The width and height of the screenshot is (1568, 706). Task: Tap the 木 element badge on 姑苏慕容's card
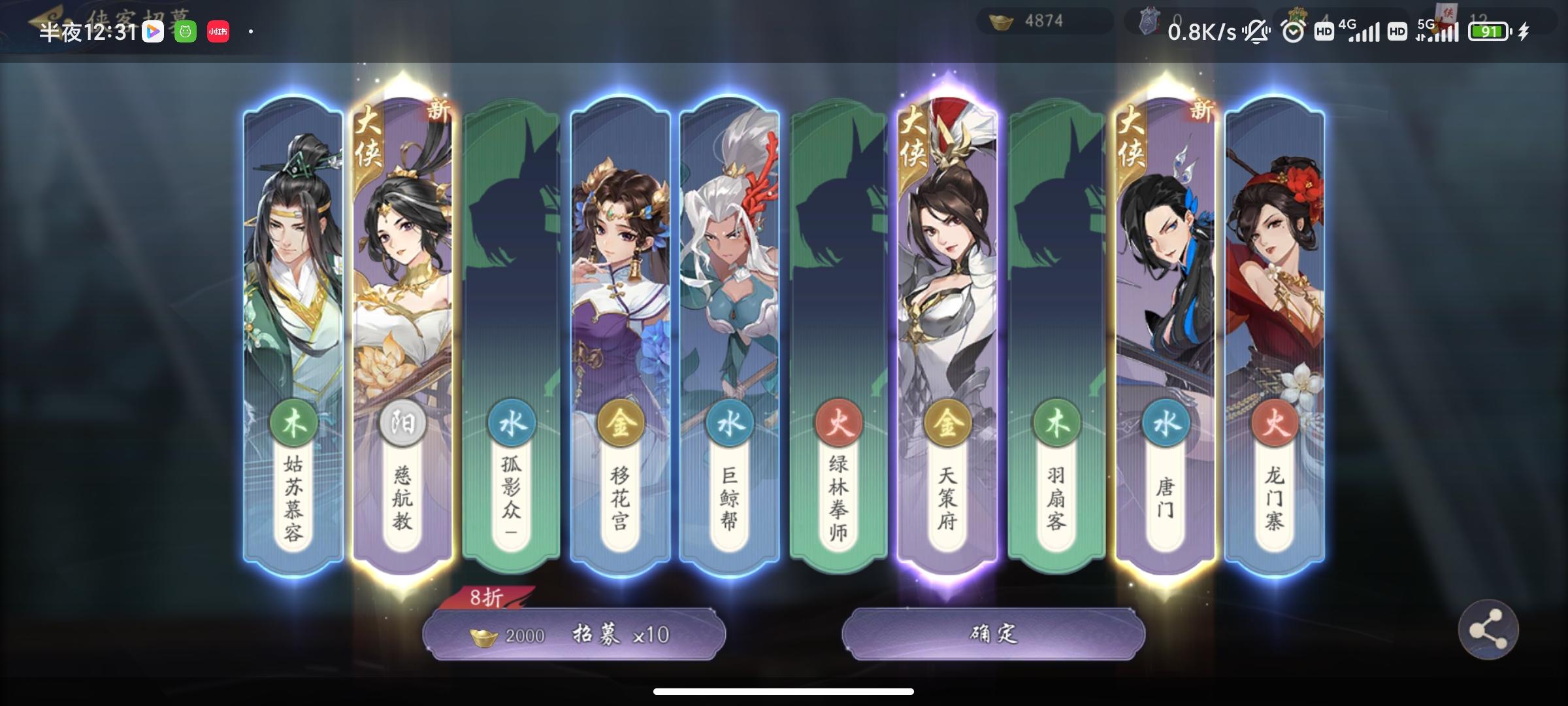click(294, 422)
